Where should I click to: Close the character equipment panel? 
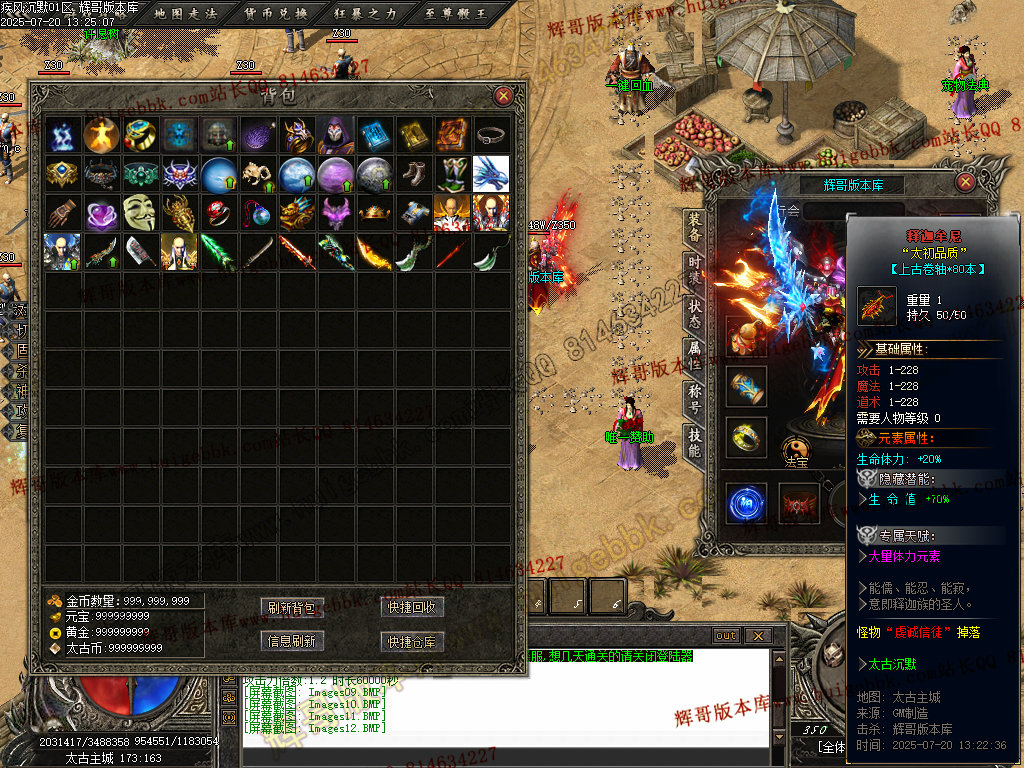[x=965, y=182]
